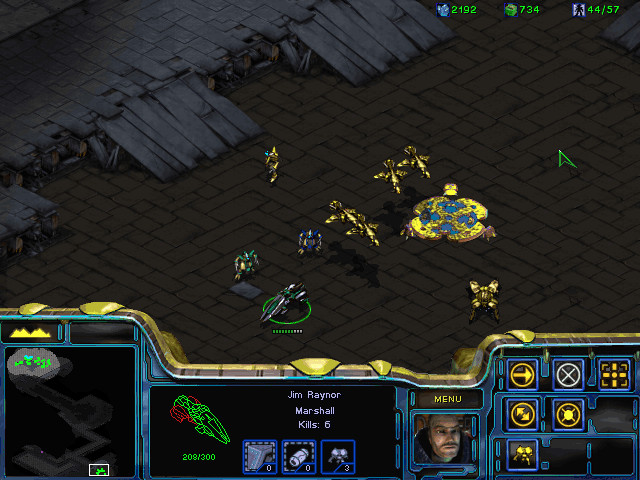Open the MENU button
Viewport: 640px width, 480px height.
(x=446, y=399)
